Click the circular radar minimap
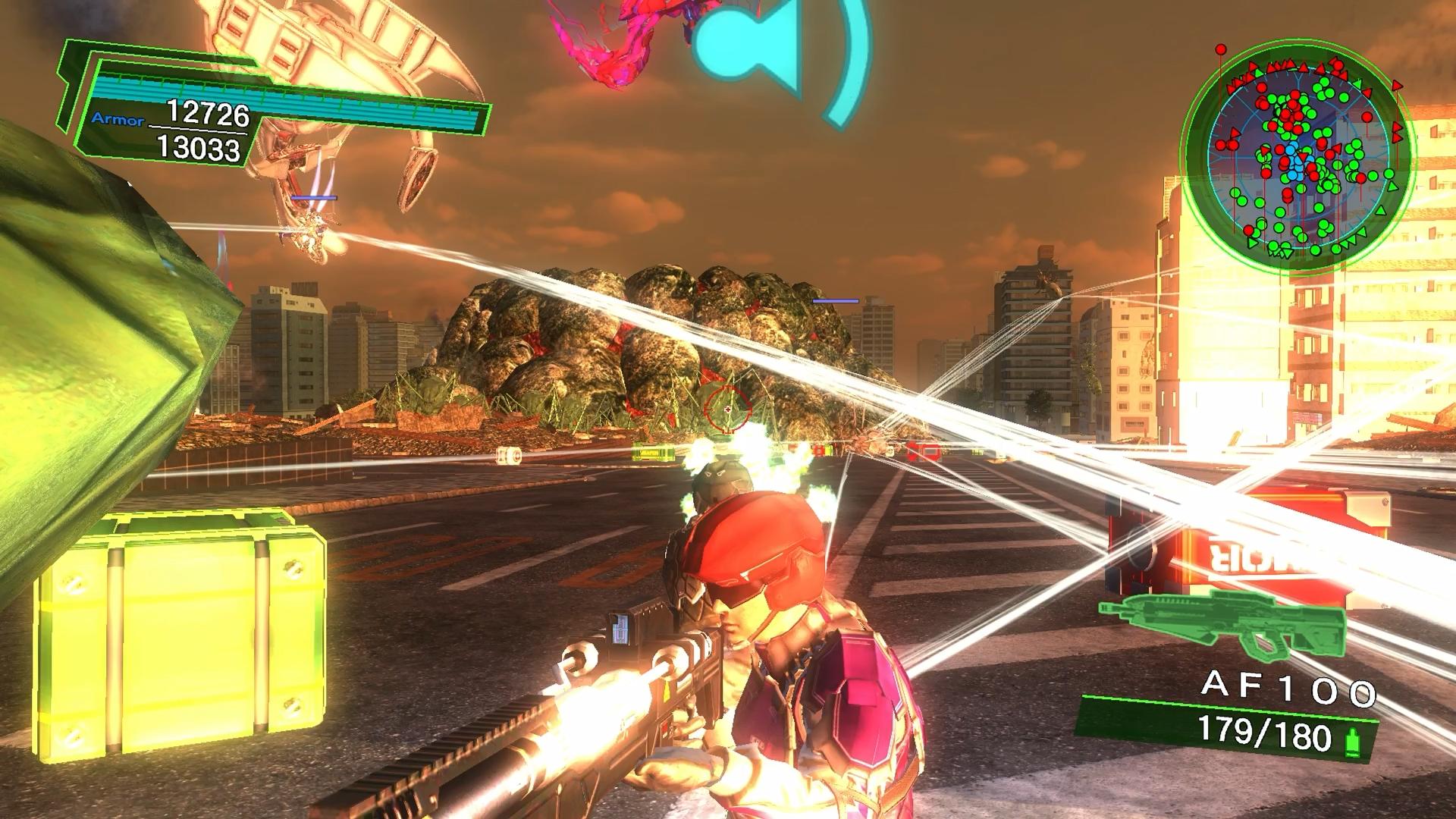The width and height of the screenshot is (1456, 819). tap(1298, 161)
